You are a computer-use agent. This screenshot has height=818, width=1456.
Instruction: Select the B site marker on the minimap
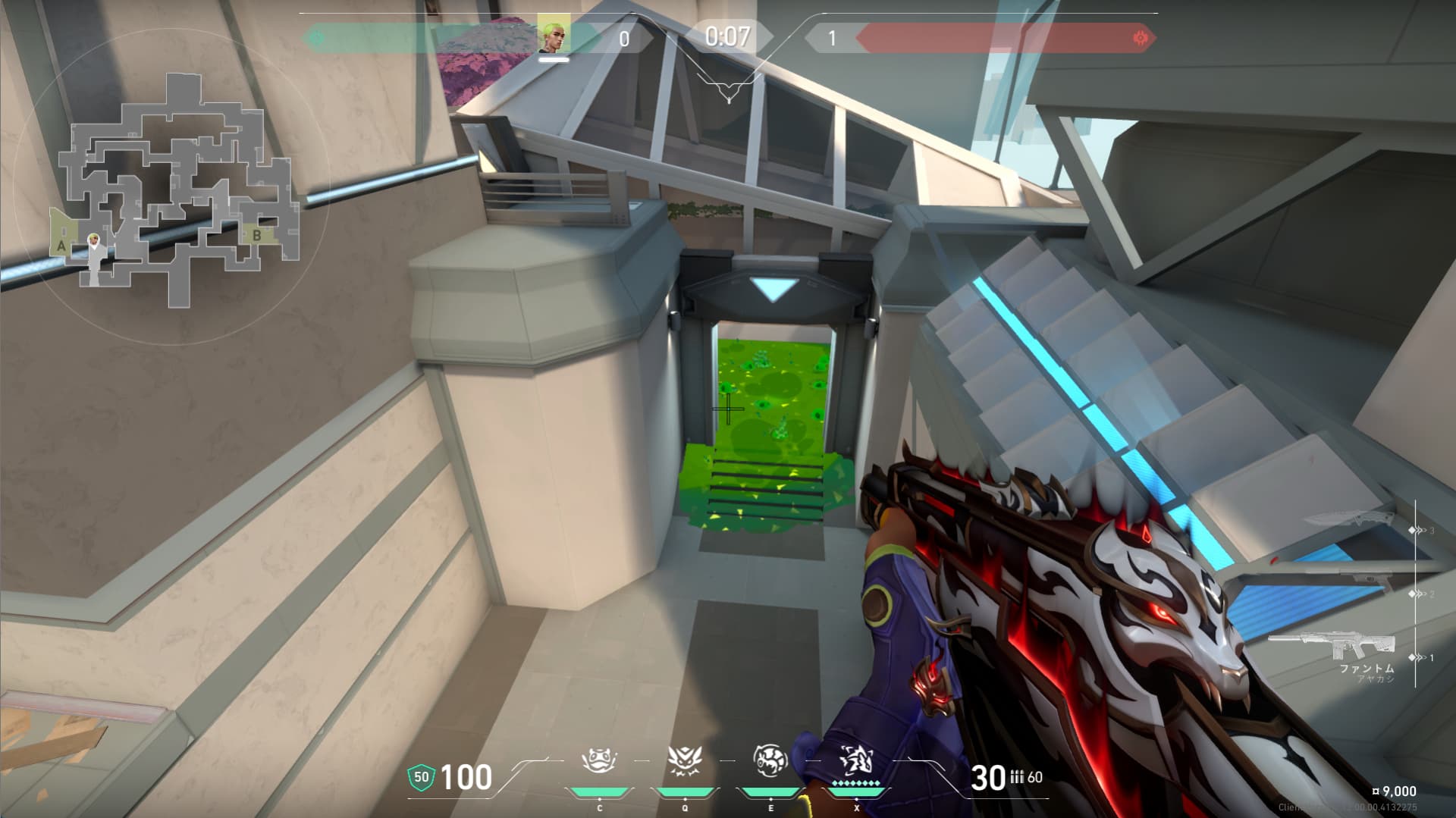257,235
